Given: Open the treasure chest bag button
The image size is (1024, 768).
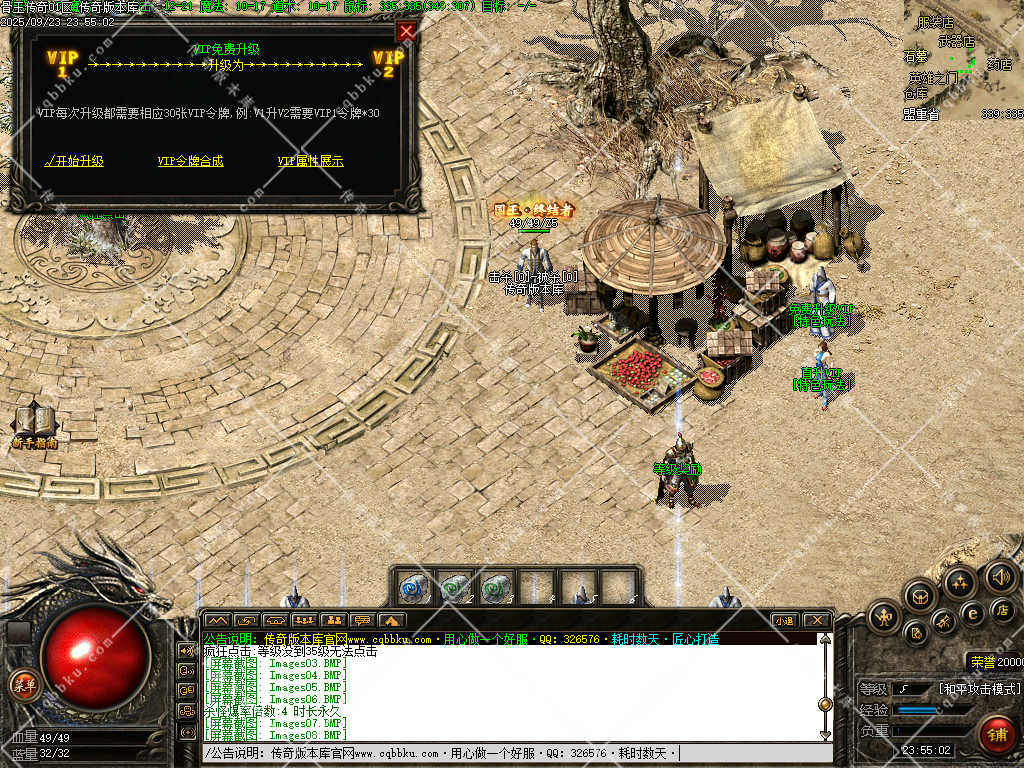Looking at the screenshot, I should click(x=918, y=596).
